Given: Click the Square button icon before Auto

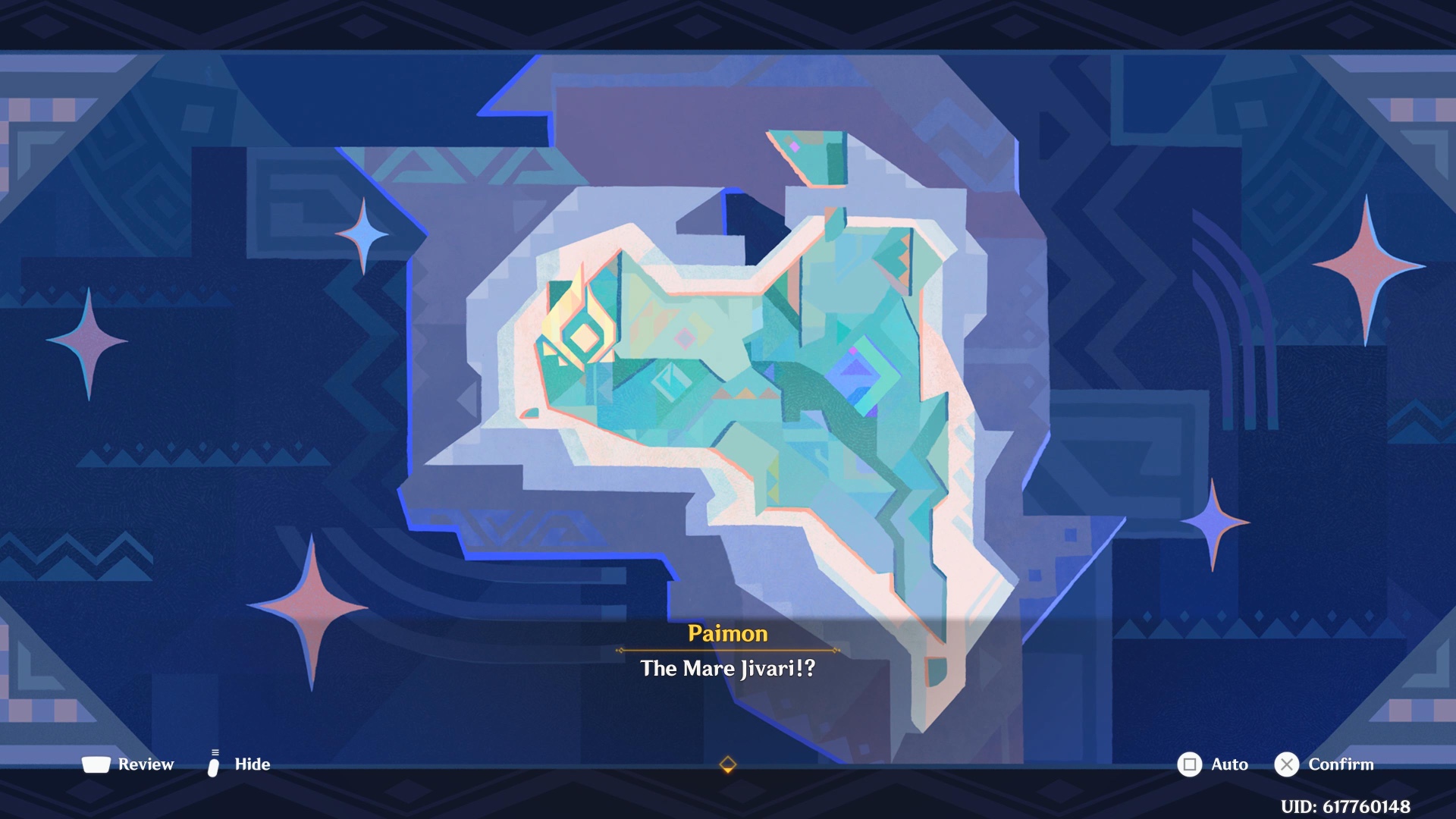Looking at the screenshot, I should point(1191,764).
